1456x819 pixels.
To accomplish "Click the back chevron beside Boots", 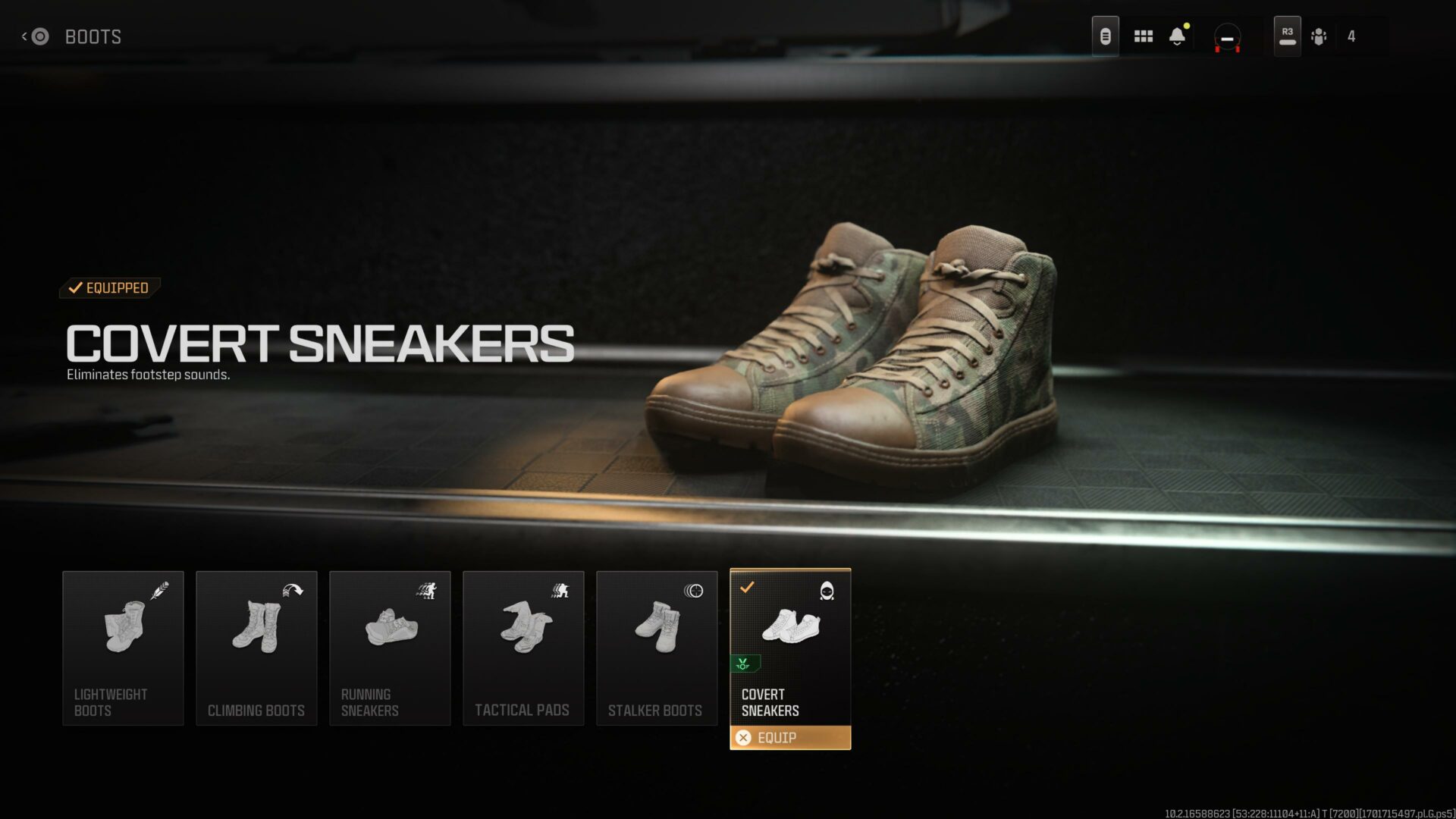I will pyautogui.click(x=27, y=36).
